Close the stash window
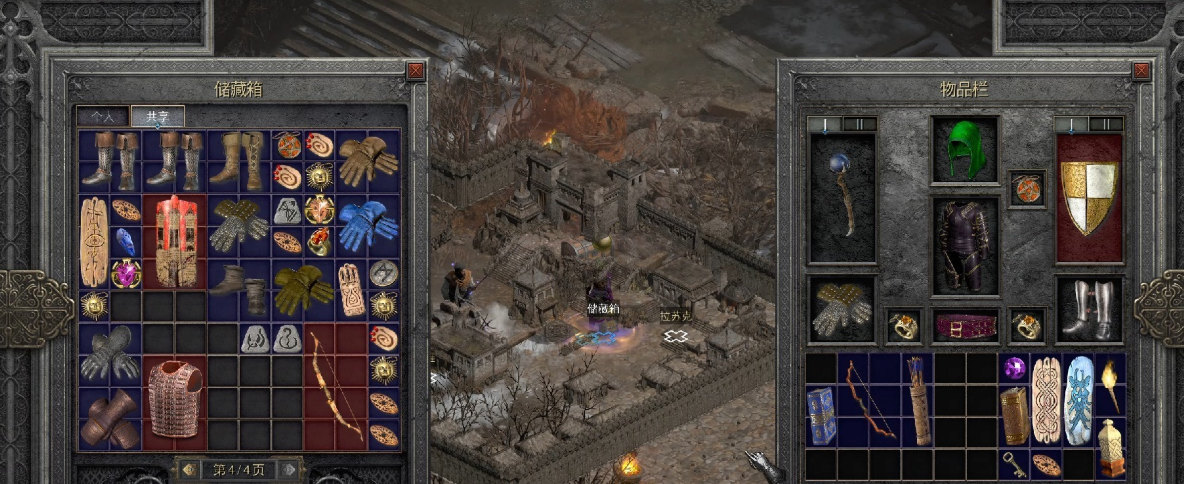 point(416,71)
